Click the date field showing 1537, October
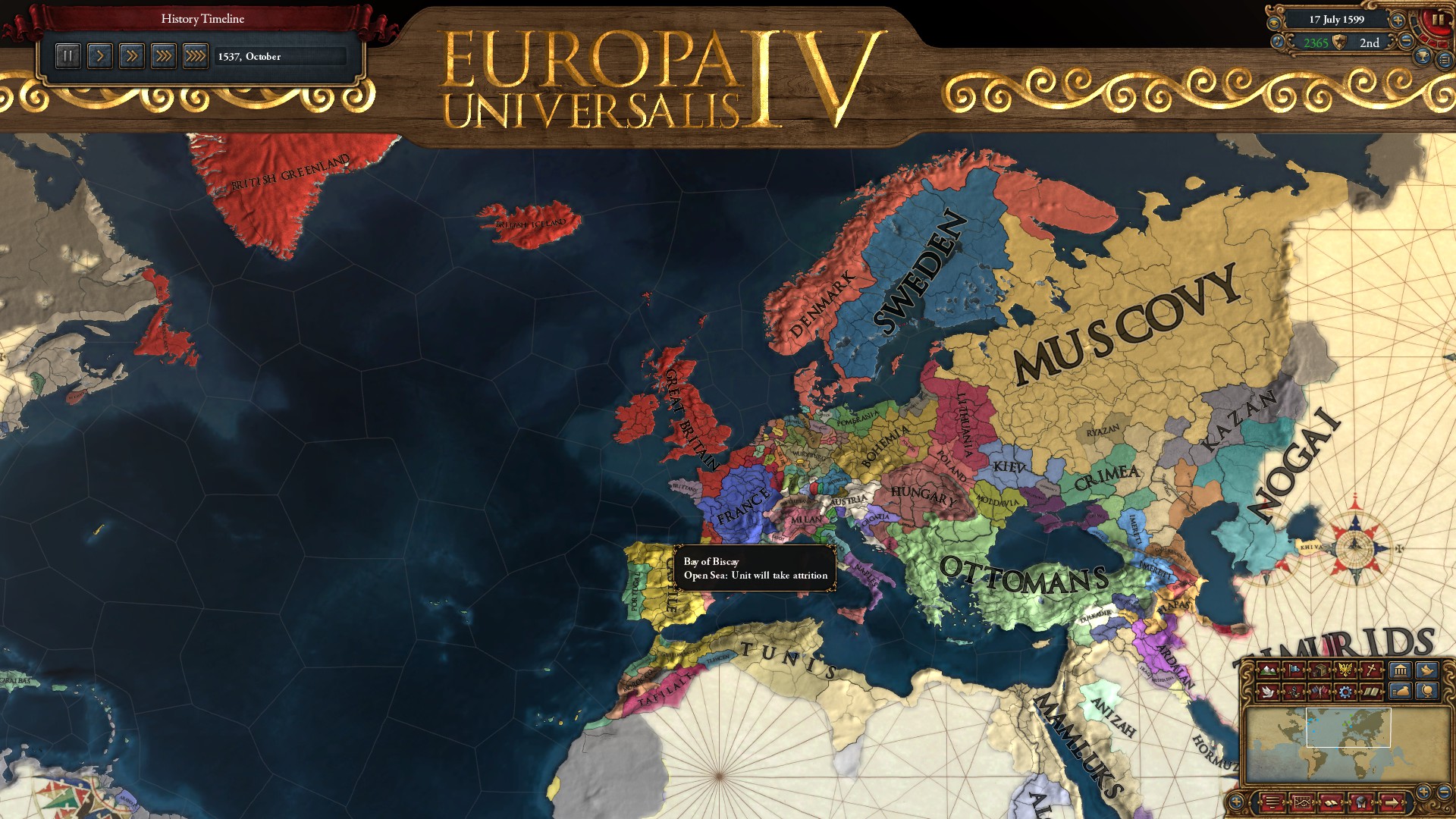 pos(281,55)
